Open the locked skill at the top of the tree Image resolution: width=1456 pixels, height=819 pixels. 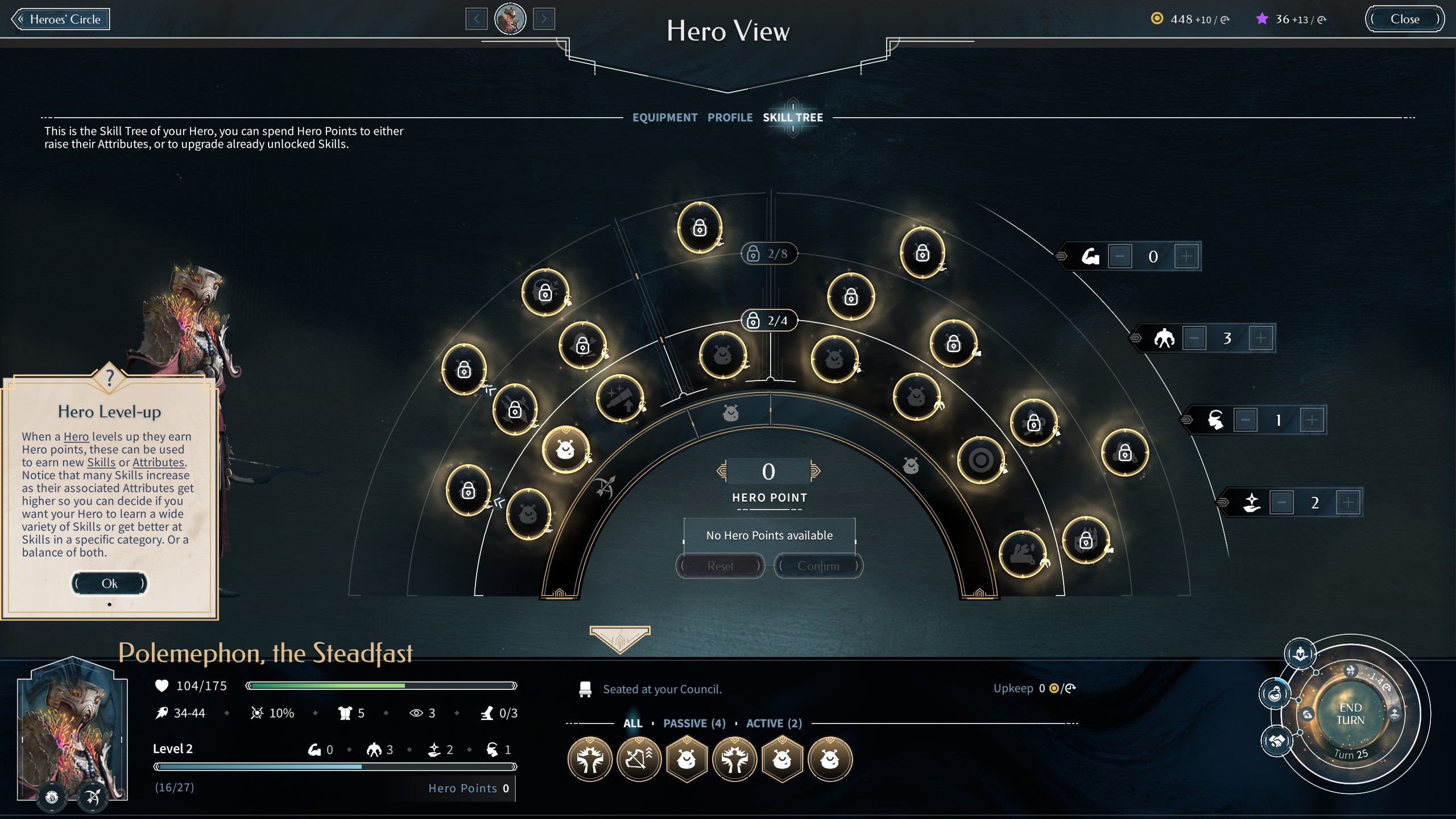tap(701, 227)
